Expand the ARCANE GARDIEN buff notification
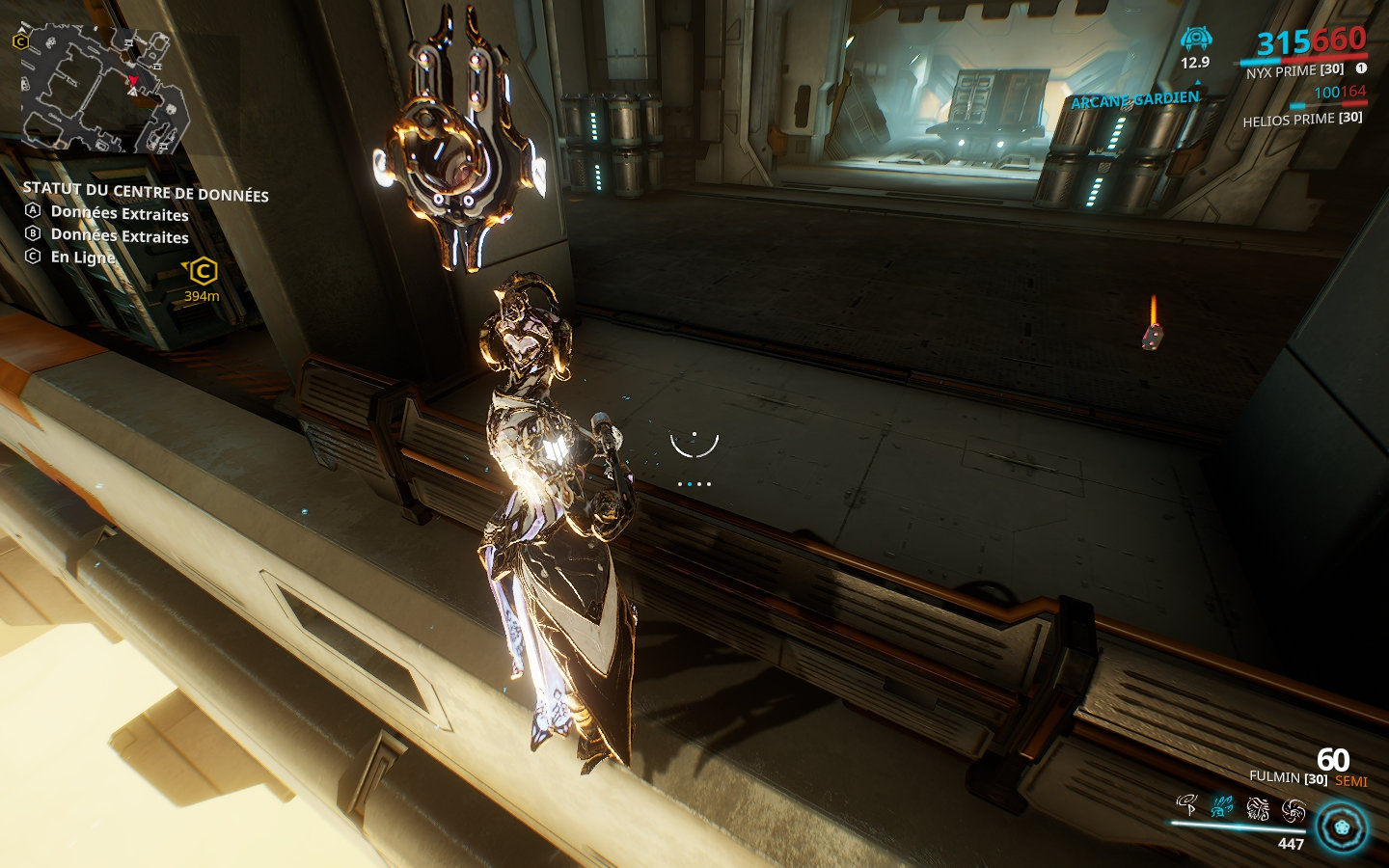Viewport: 1389px width, 868px height. coord(1133,98)
